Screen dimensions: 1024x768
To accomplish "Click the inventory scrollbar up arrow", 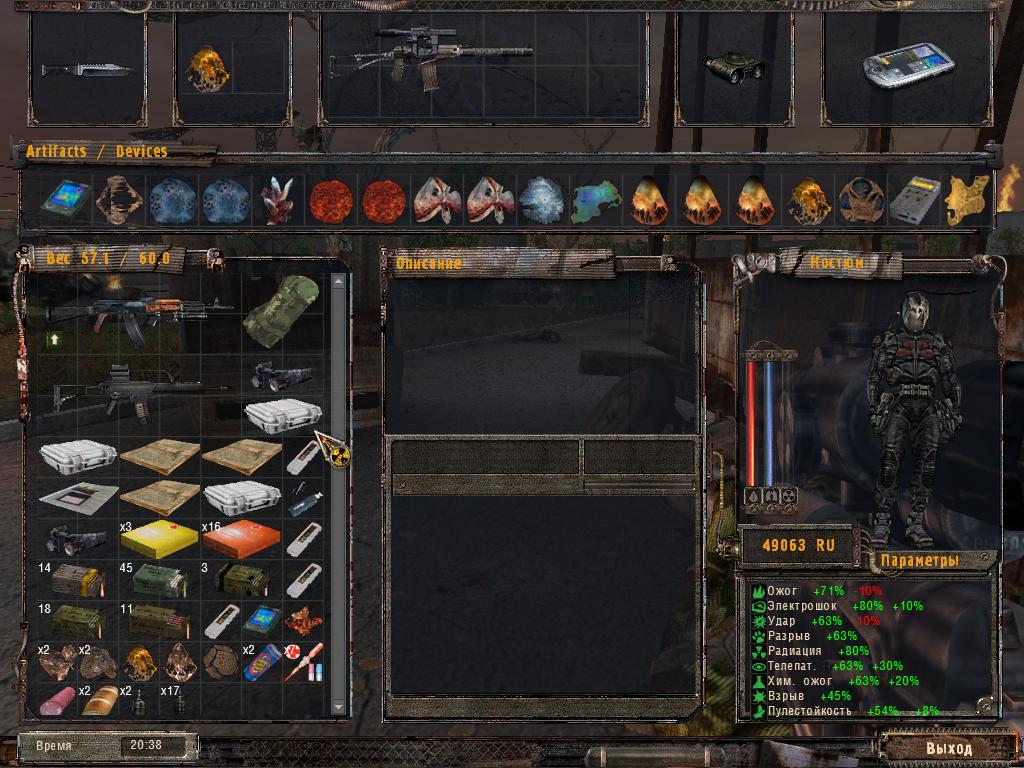I will pos(338,281).
